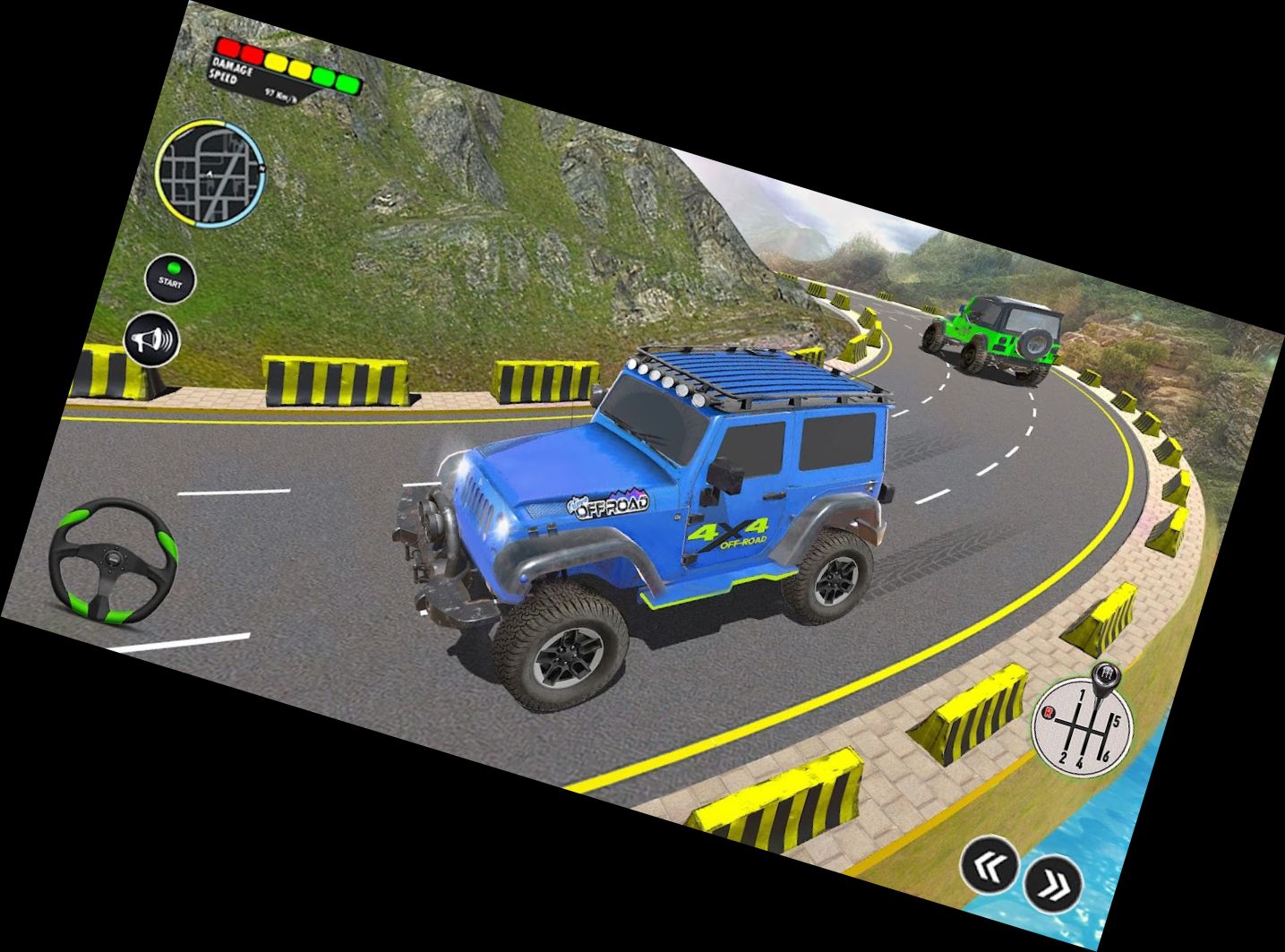Tap the DAMAGE label in the HUD
The width and height of the screenshot is (1285, 952).
(233, 65)
